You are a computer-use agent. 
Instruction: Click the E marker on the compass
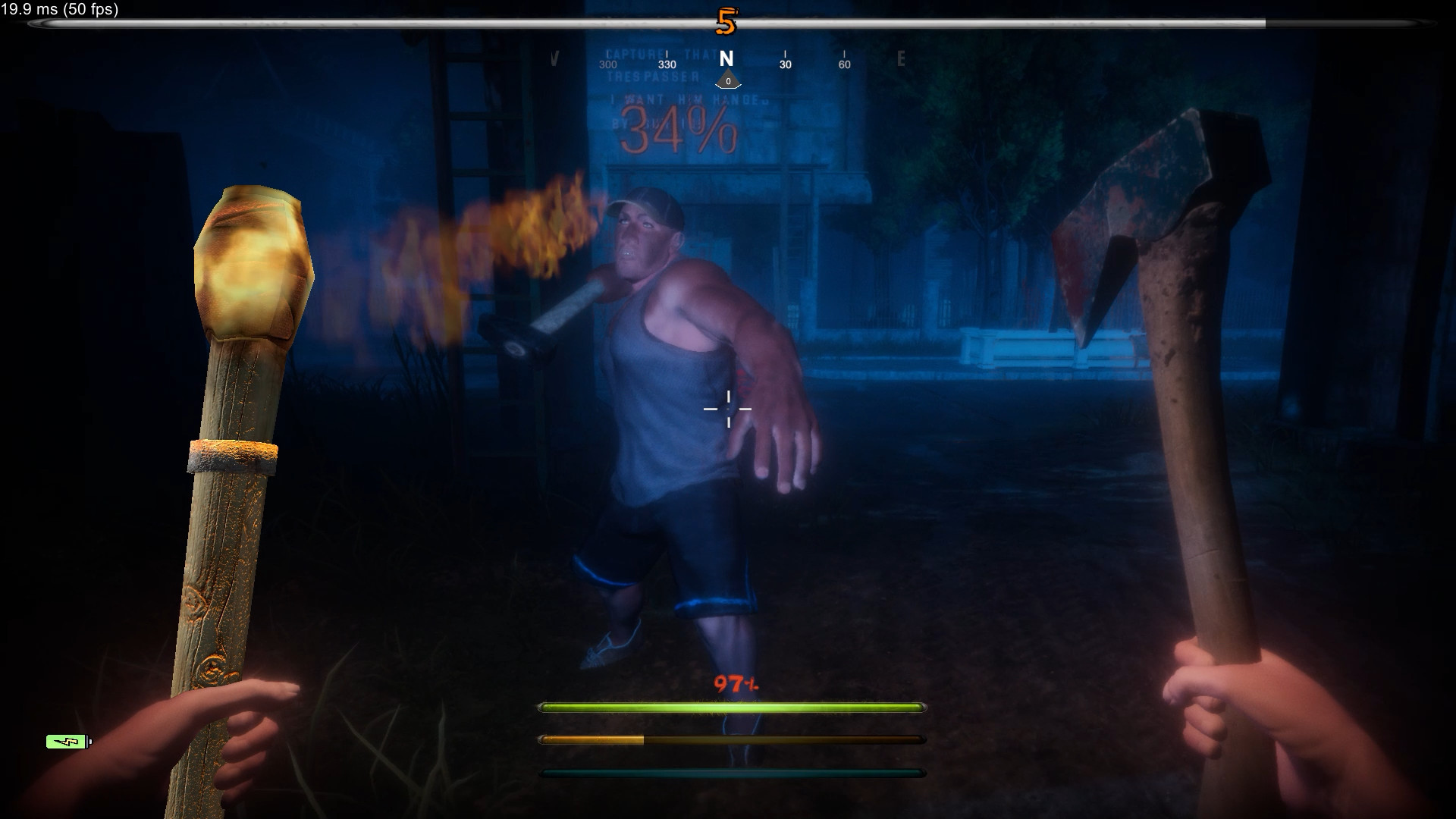tap(901, 59)
